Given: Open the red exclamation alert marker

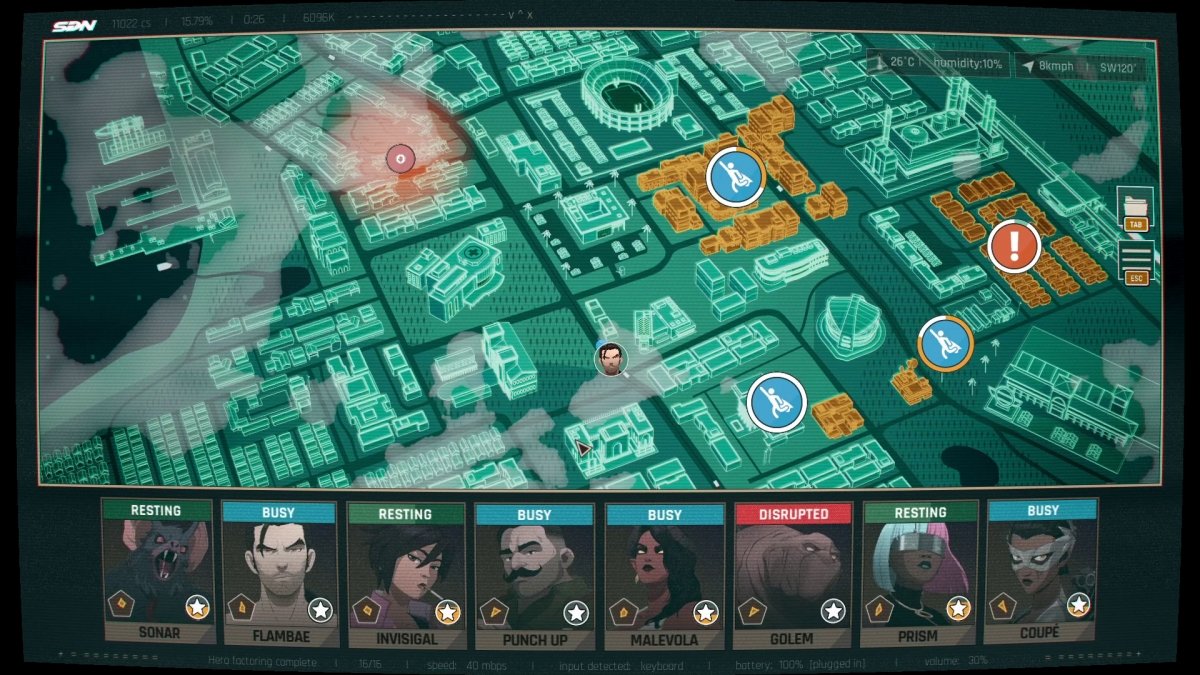Looking at the screenshot, I should [x=1014, y=245].
